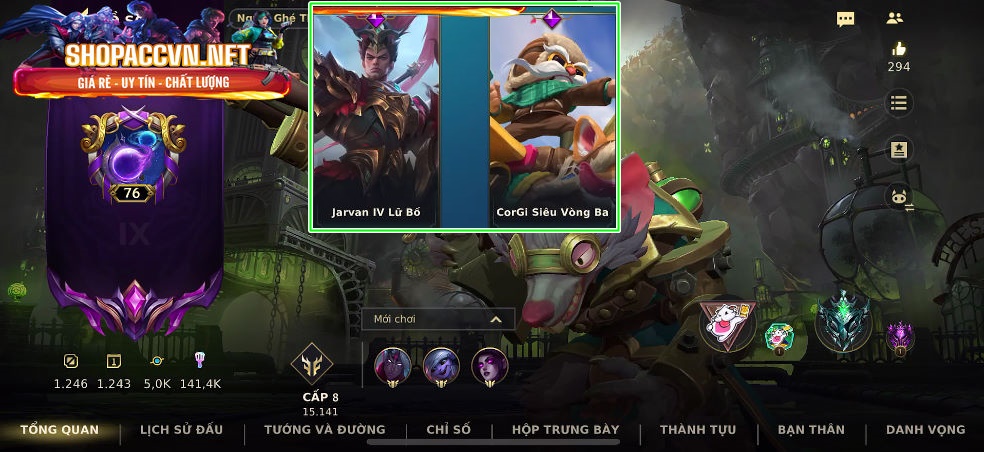
Task: Go to the Tướng Và Đường tab
Action: pos(324,430)
